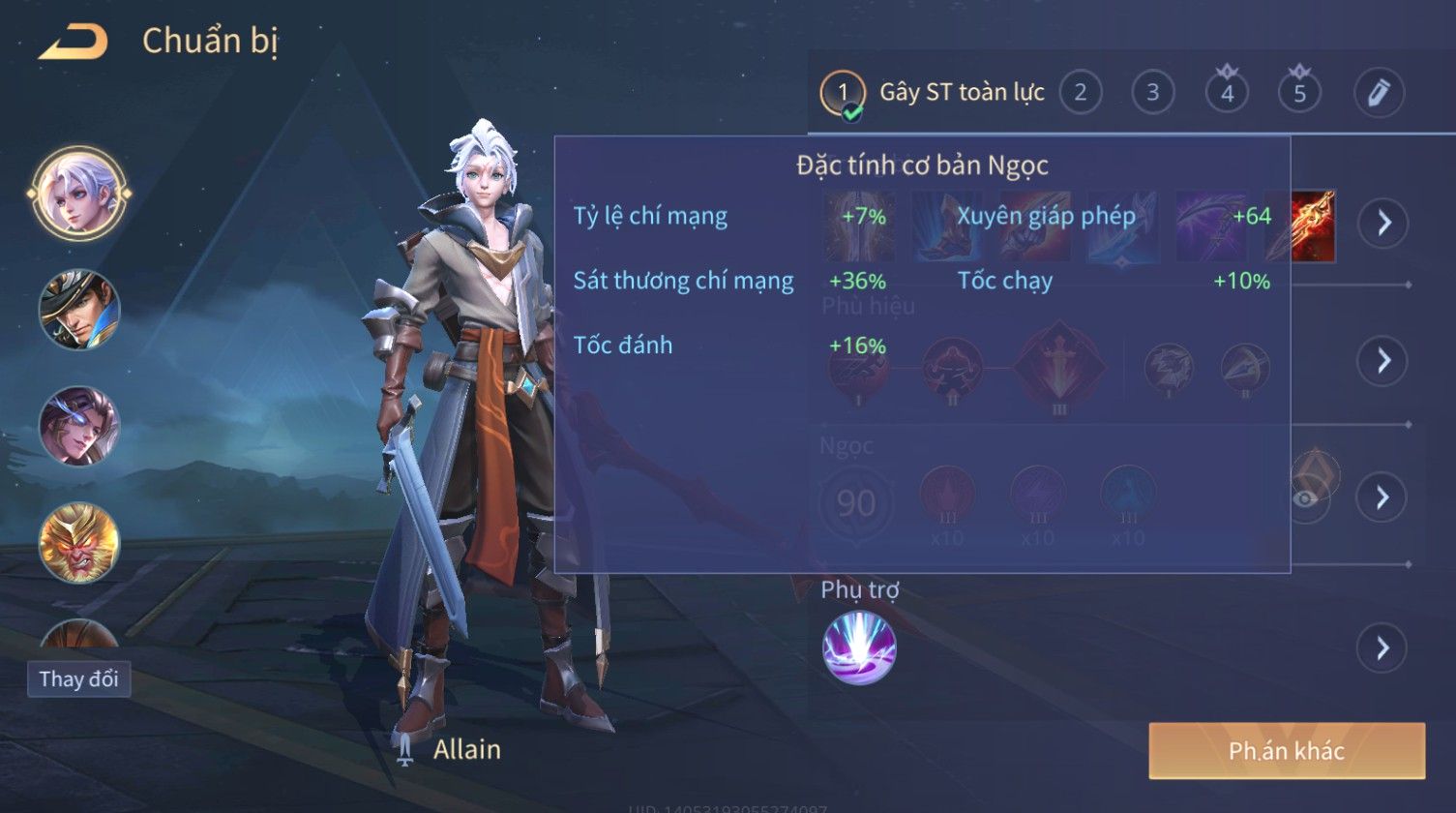Choose the purple-masked hero portrait

pyautogui.click(x=78, y=426)
